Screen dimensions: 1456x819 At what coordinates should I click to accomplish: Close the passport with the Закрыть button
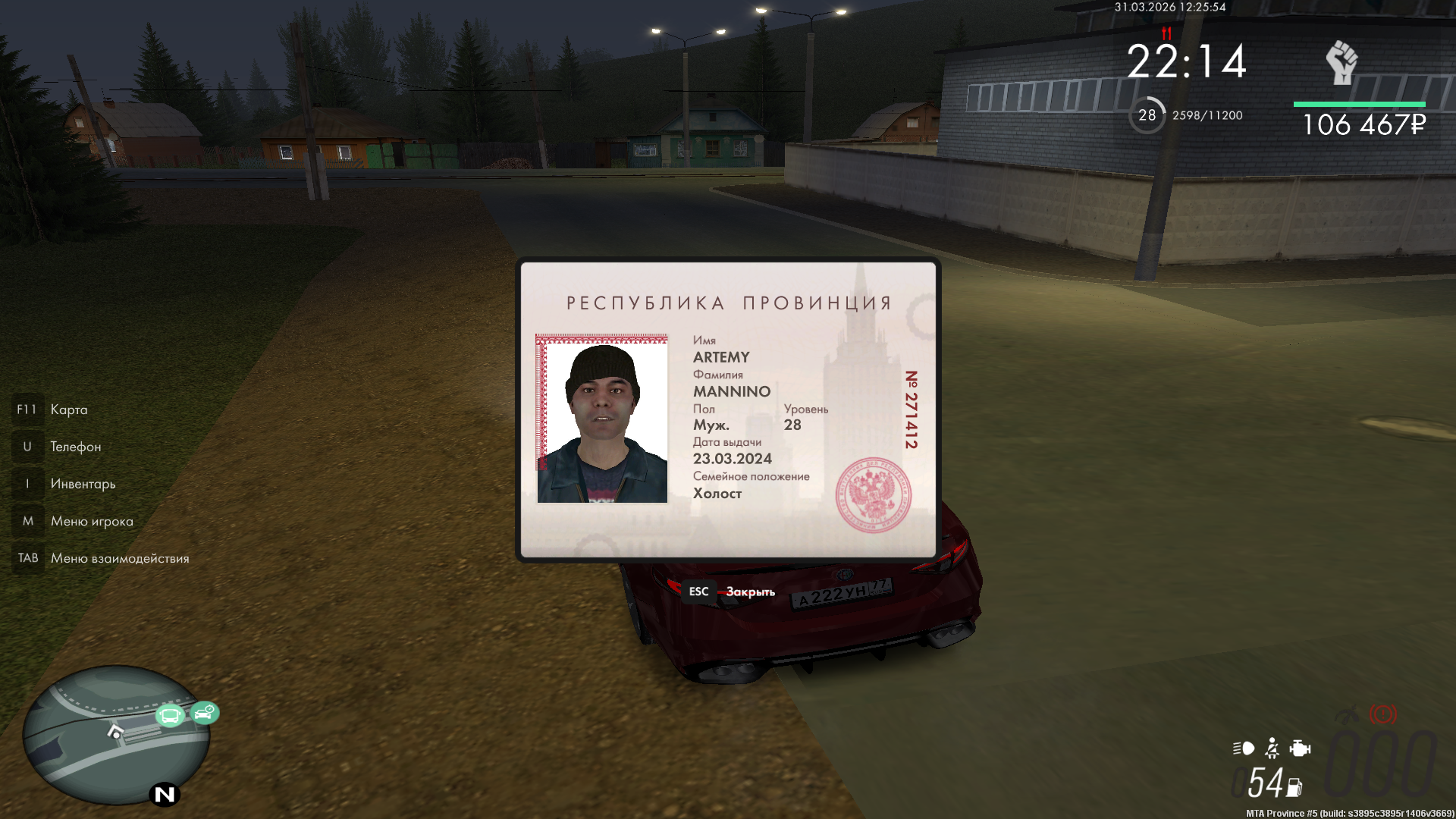749,591
